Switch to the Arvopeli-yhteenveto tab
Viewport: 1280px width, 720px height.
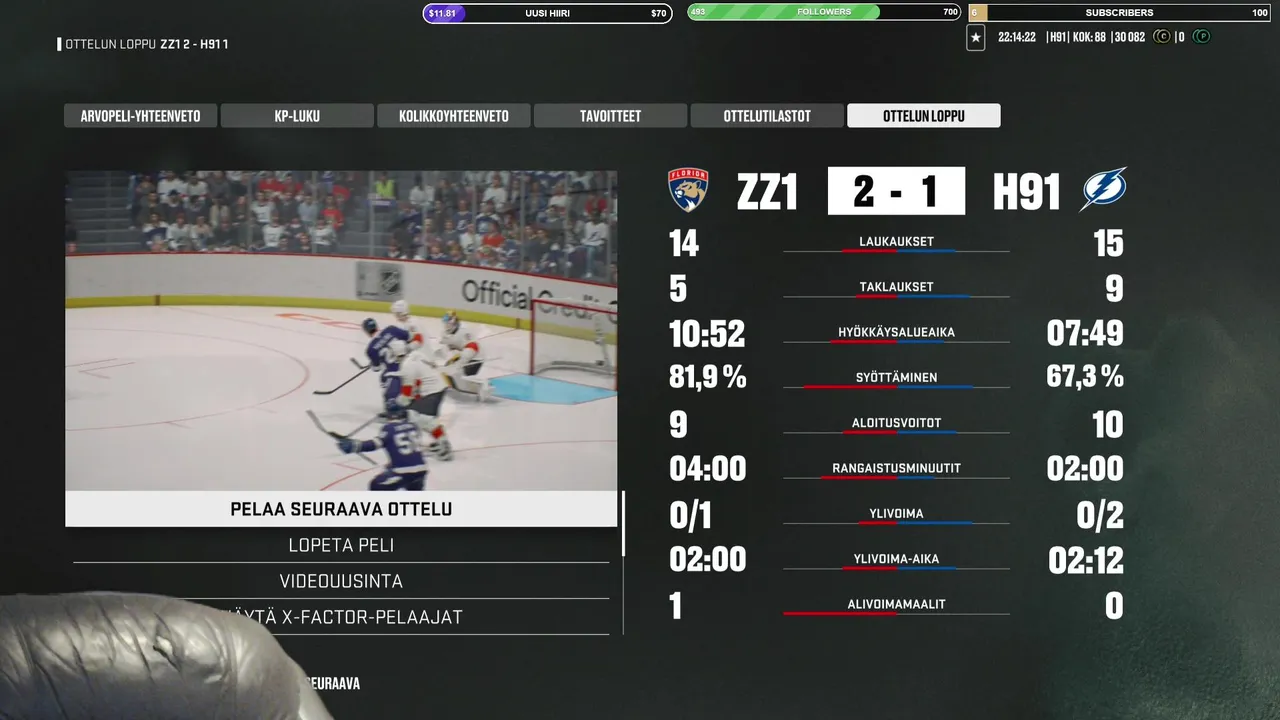[x=140, y=116]
